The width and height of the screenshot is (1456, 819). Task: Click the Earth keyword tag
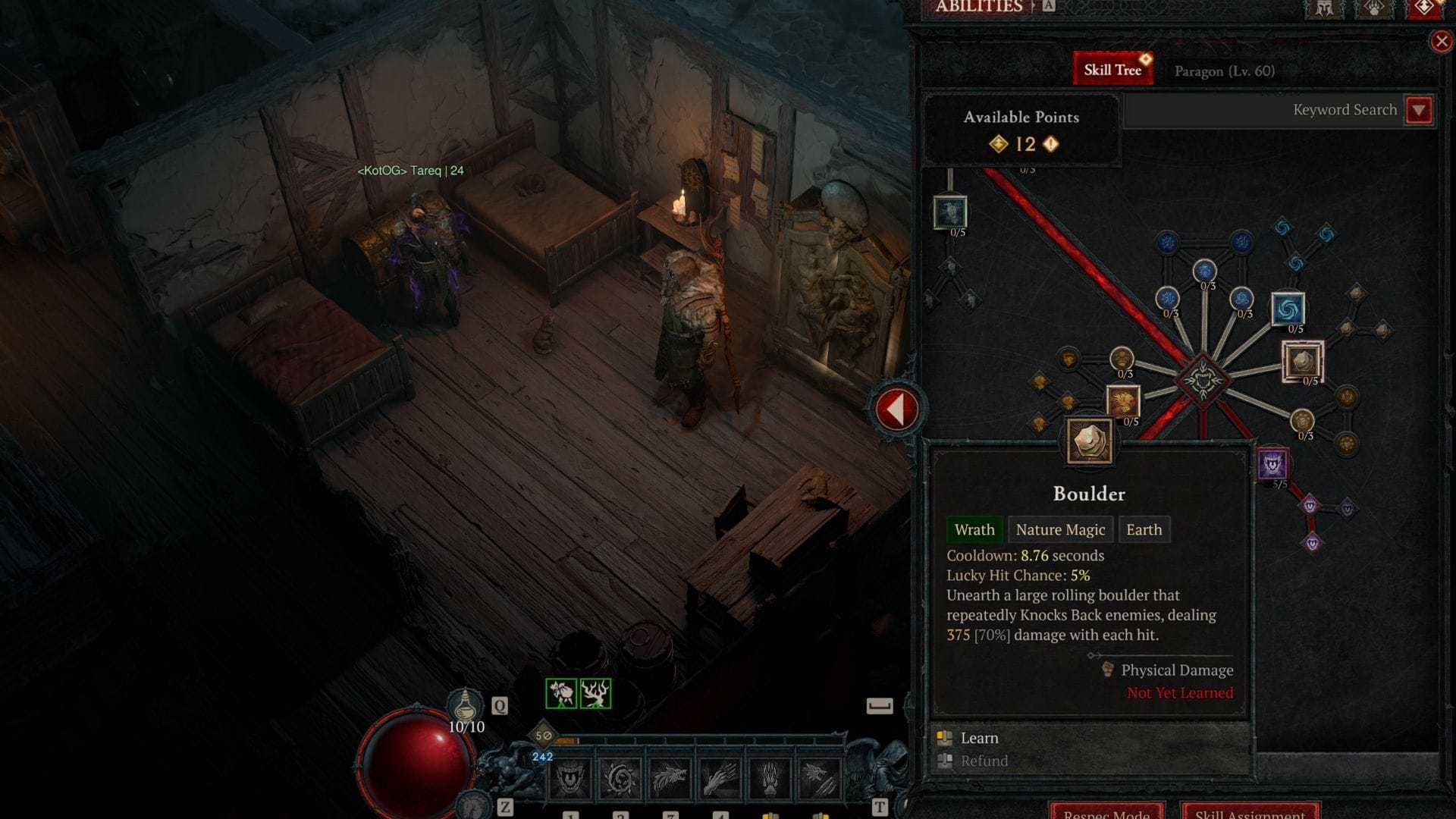click(x=1144, y=530)
